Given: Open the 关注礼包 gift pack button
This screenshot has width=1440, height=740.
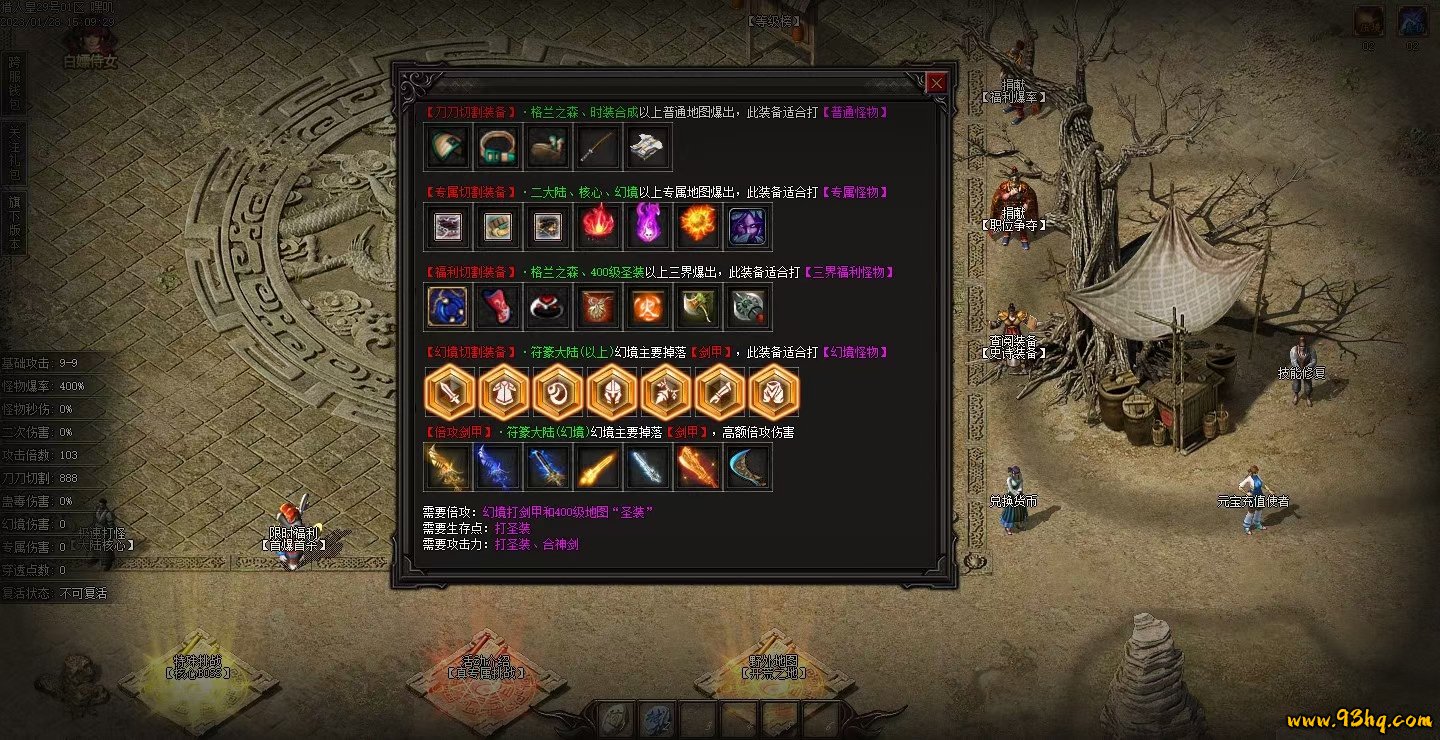Looking at the screenshot, I should click(14, 152).
